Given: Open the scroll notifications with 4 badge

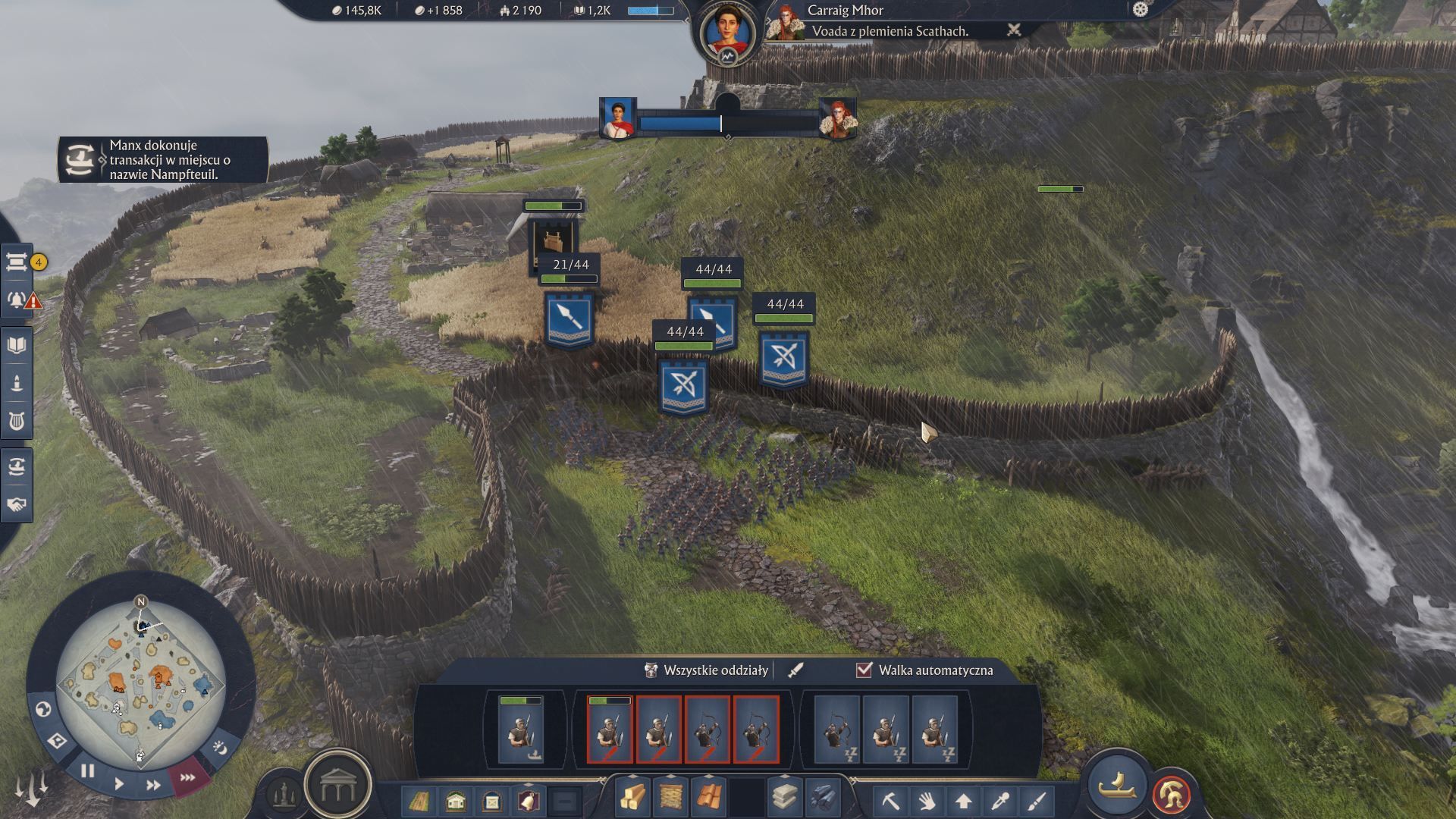Looking at the screenshot, I should click(17, 262).
